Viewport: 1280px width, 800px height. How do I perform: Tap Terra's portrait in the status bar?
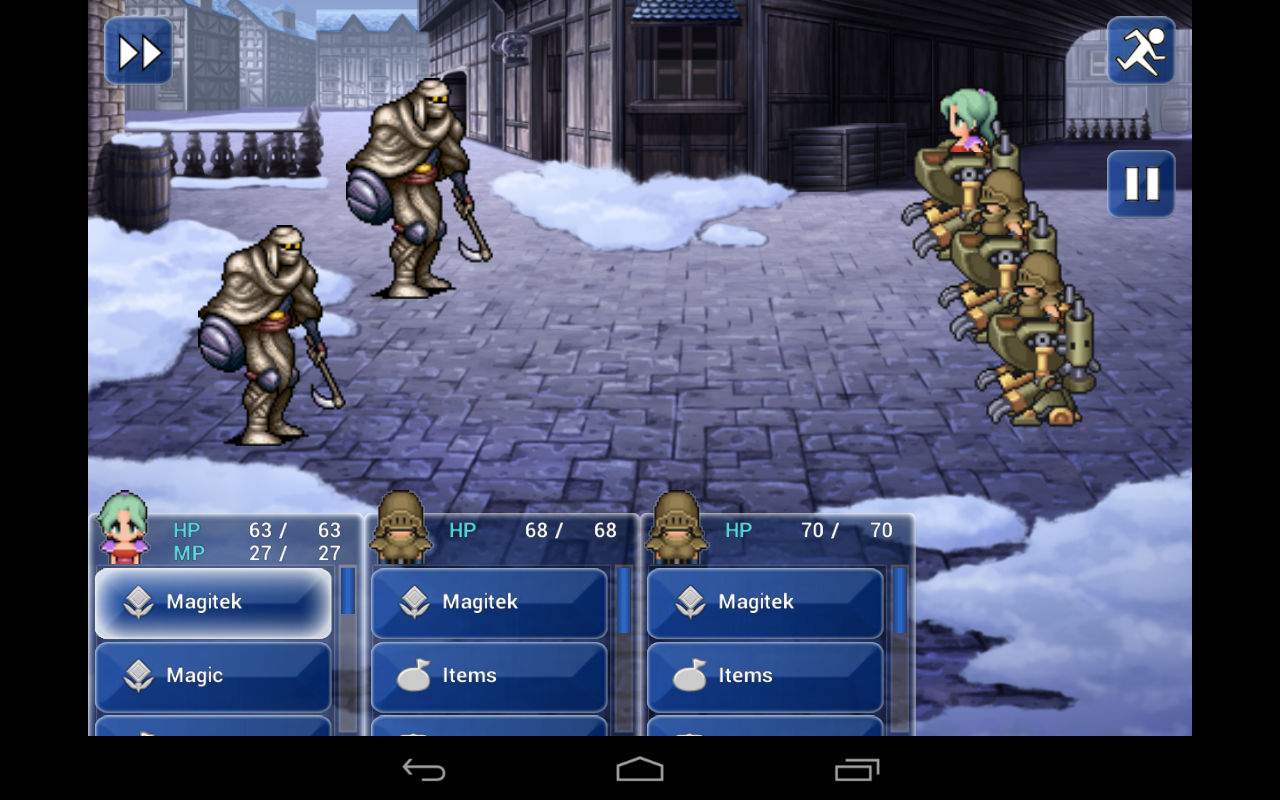(x=122, y=531)
